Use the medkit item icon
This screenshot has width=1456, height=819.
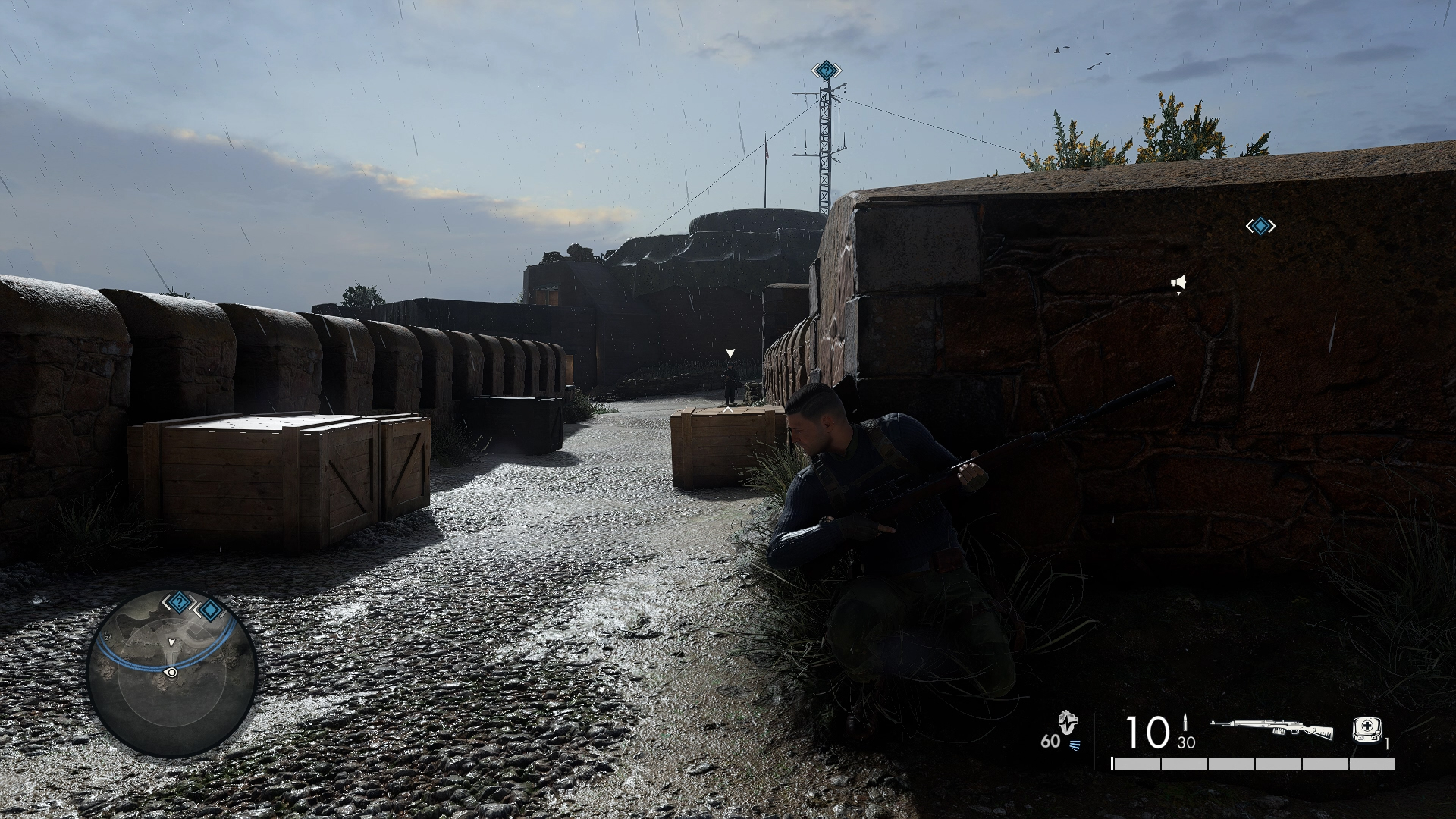click(x=1367, y=729)
